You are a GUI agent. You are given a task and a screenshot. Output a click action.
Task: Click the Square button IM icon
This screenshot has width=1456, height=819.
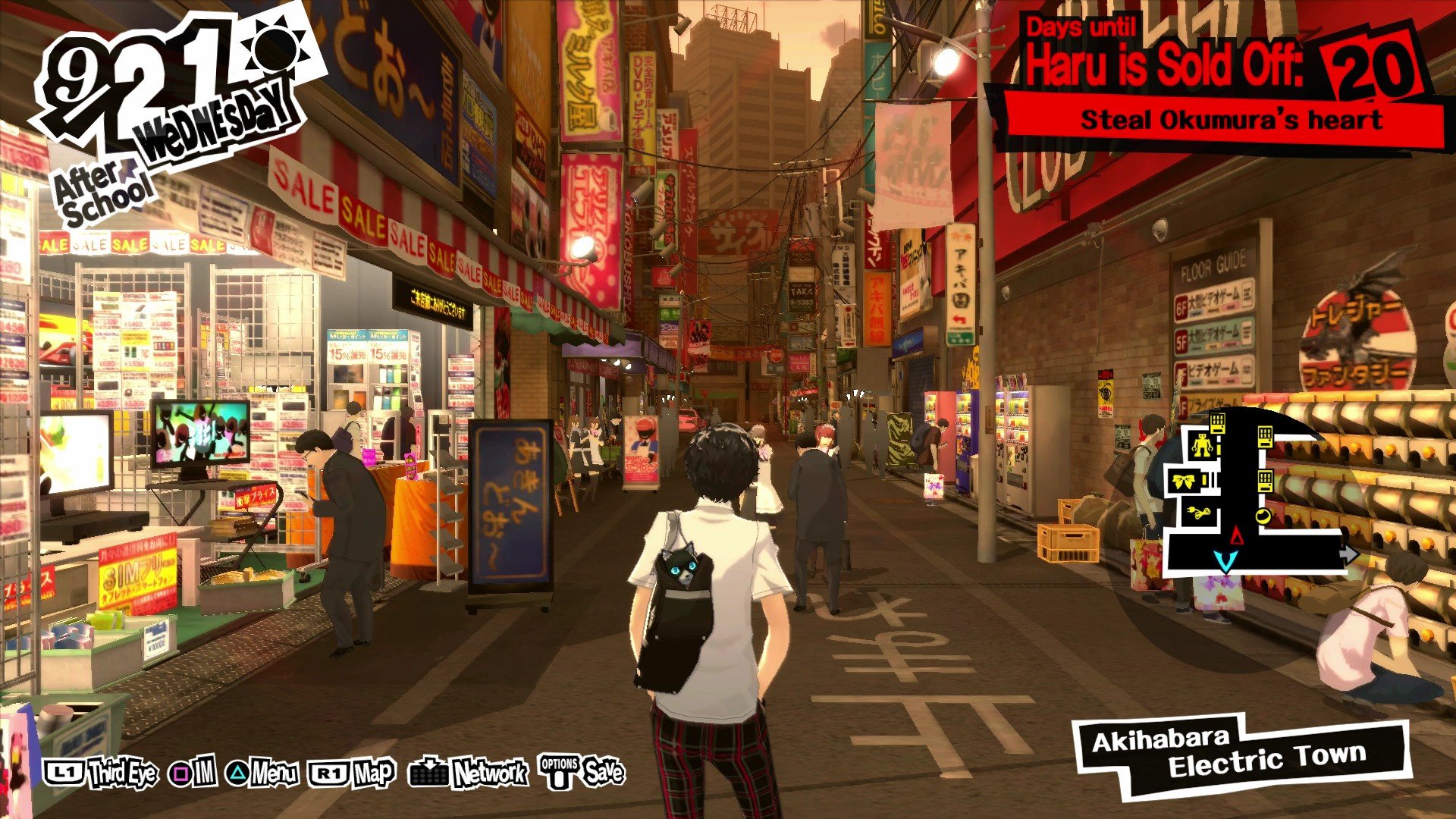click(180, 773)
